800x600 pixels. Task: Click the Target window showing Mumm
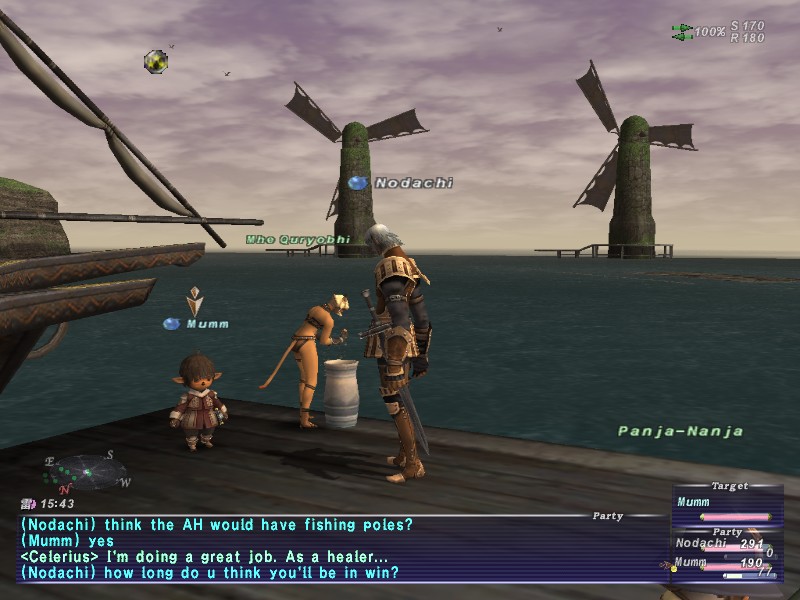[727, 504]
